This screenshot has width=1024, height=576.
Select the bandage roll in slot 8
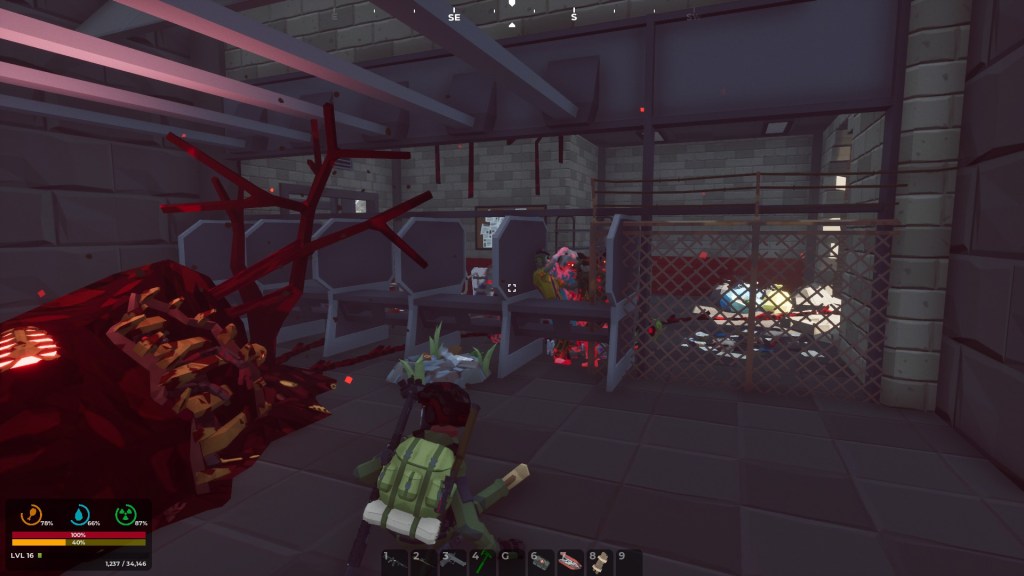pyautogui.click(x=600, y=562)
